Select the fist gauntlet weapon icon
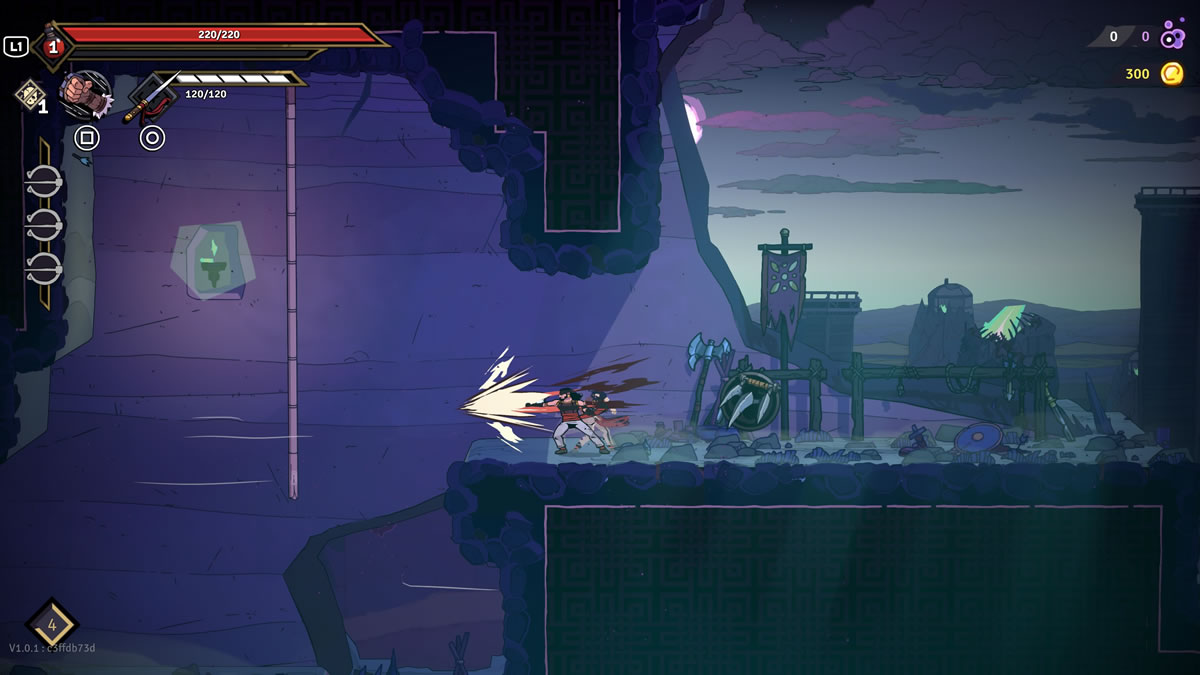Screen dimensions: 1200x675 point(86,95)
